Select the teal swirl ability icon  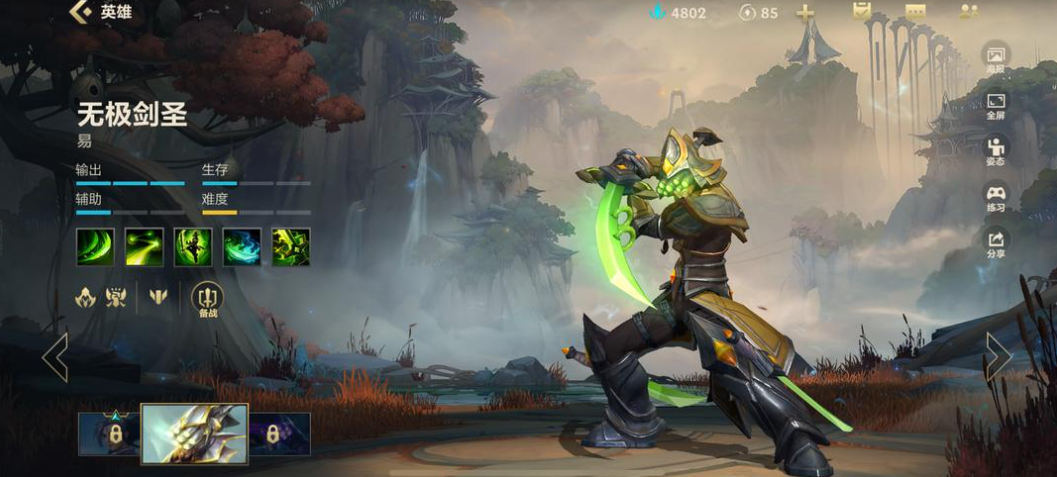point(241,246)
